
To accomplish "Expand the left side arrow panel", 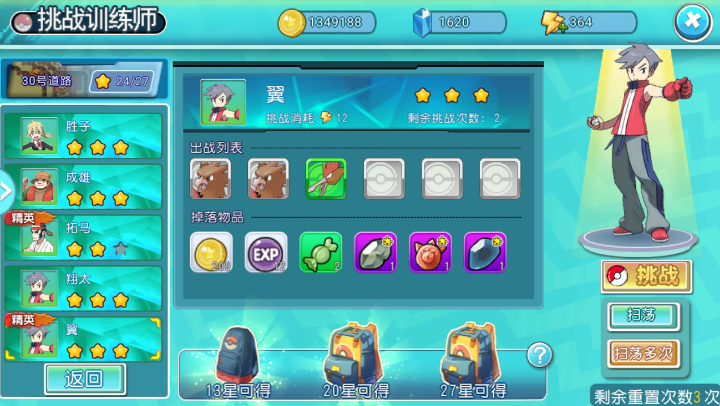I will (5, 187).
